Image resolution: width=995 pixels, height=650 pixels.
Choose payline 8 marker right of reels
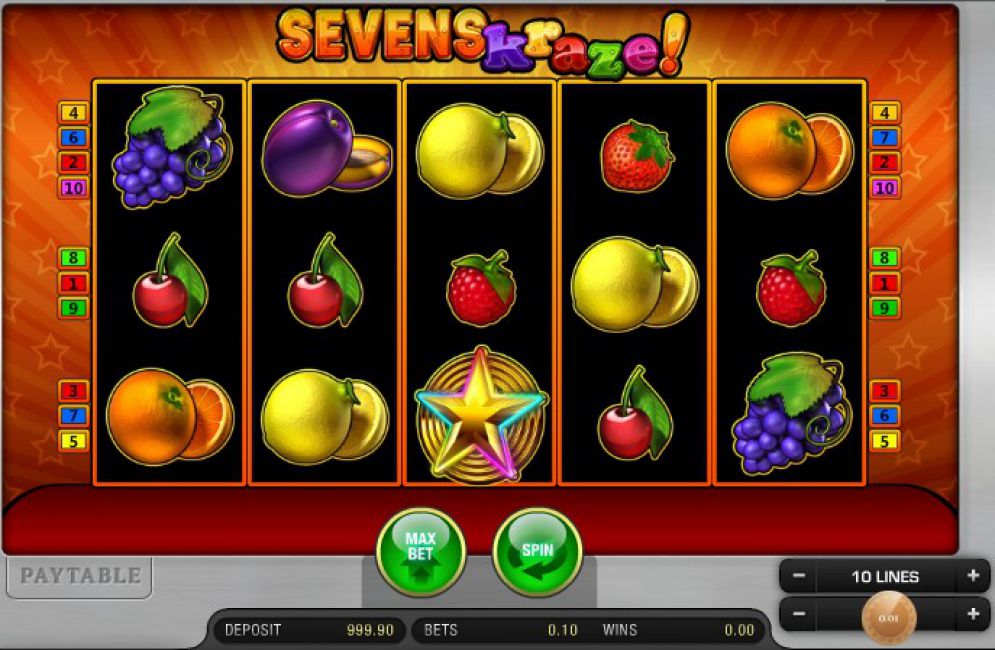tap(885, 258)
